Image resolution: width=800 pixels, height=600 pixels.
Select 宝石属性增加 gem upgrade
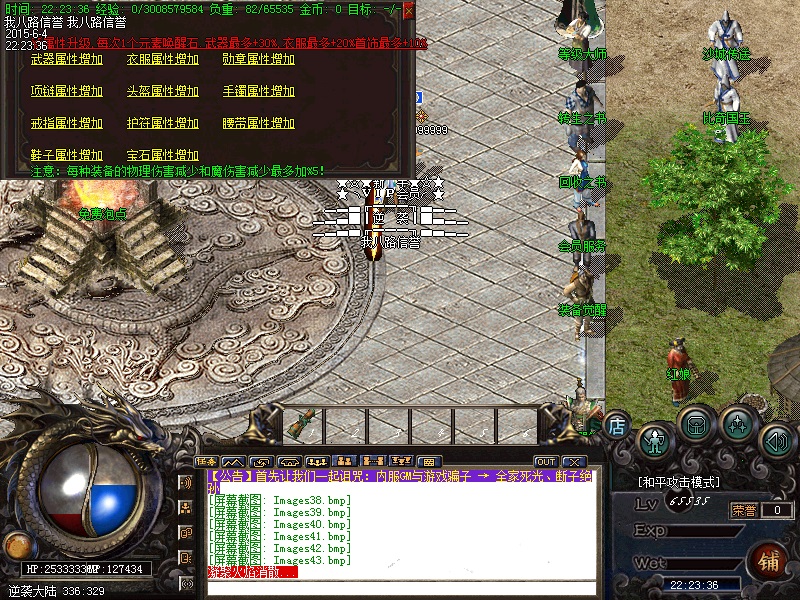pyautogui.click(x=163, y=155)
